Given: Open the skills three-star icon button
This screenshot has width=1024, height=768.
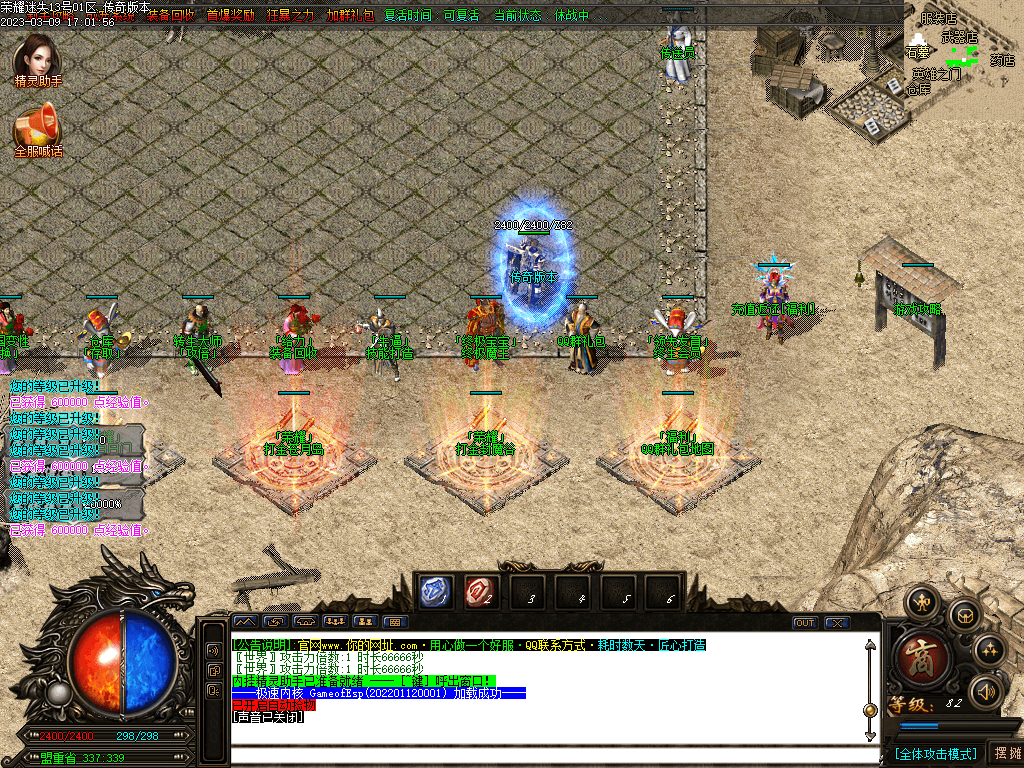Looking at the screenshot, I should [x=989, y=650].
